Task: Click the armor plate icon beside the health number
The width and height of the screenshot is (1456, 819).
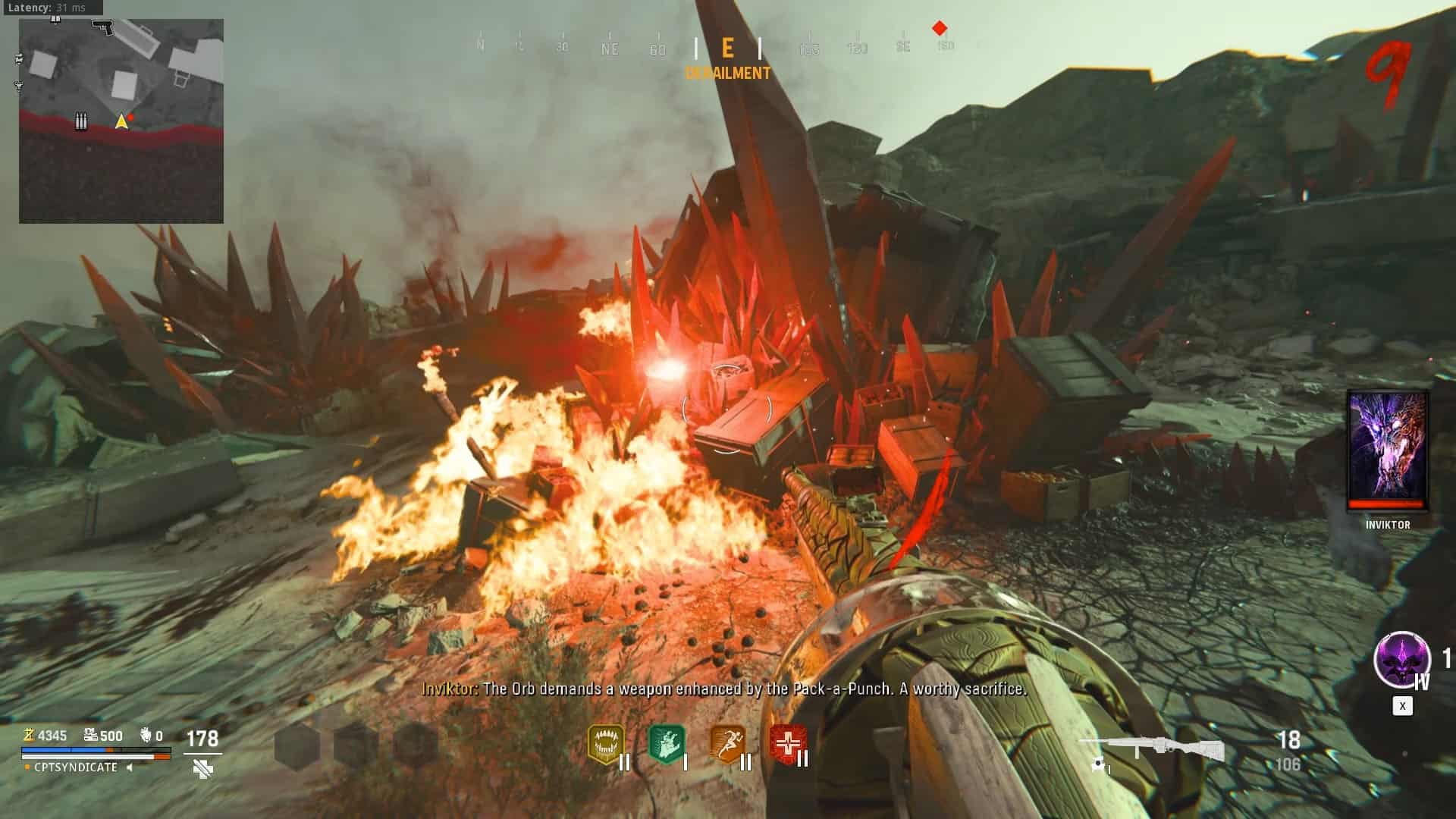Action: coord(202,768)
